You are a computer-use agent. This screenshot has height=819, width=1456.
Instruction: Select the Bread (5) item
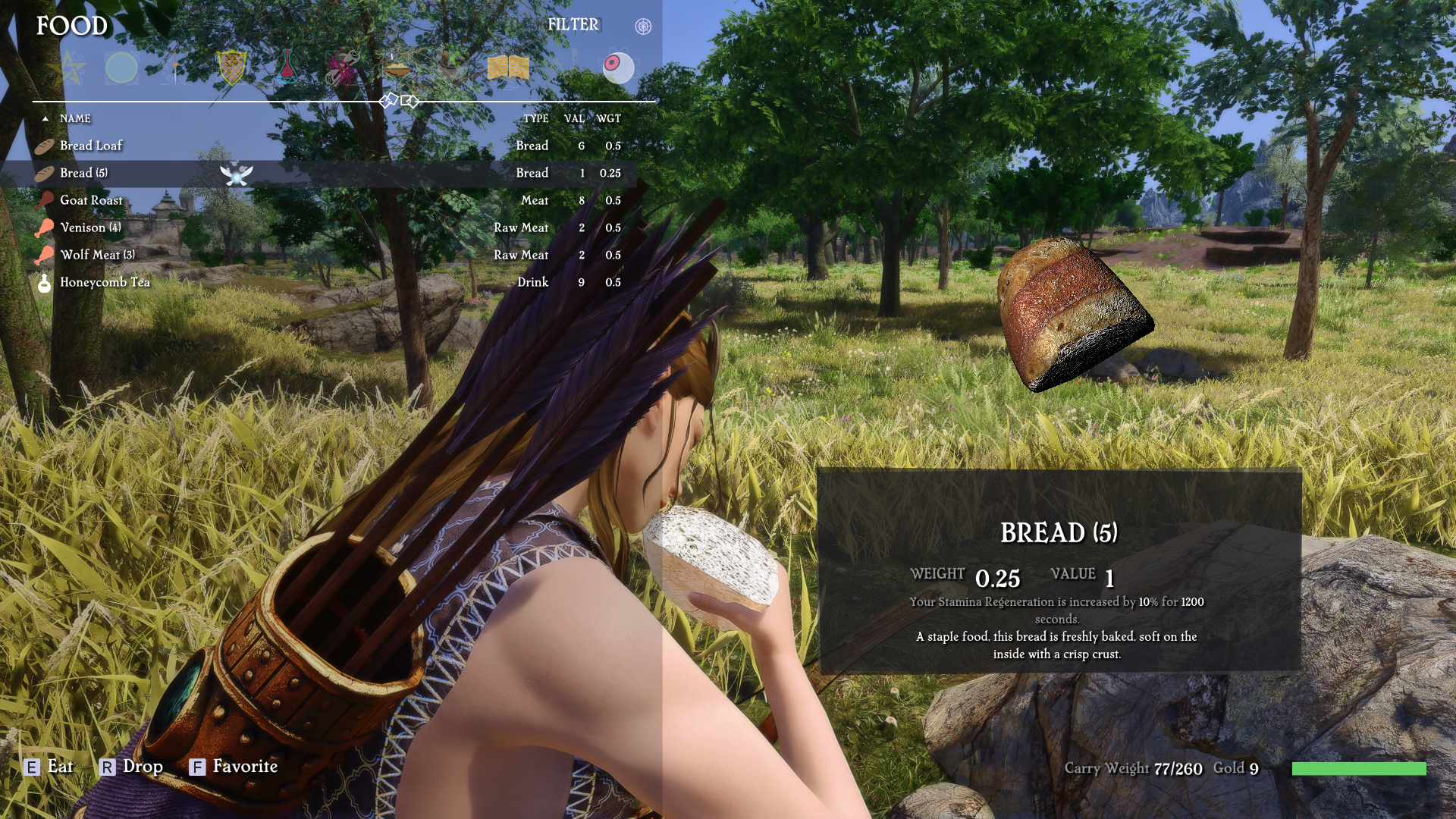(x=83, y=173)
